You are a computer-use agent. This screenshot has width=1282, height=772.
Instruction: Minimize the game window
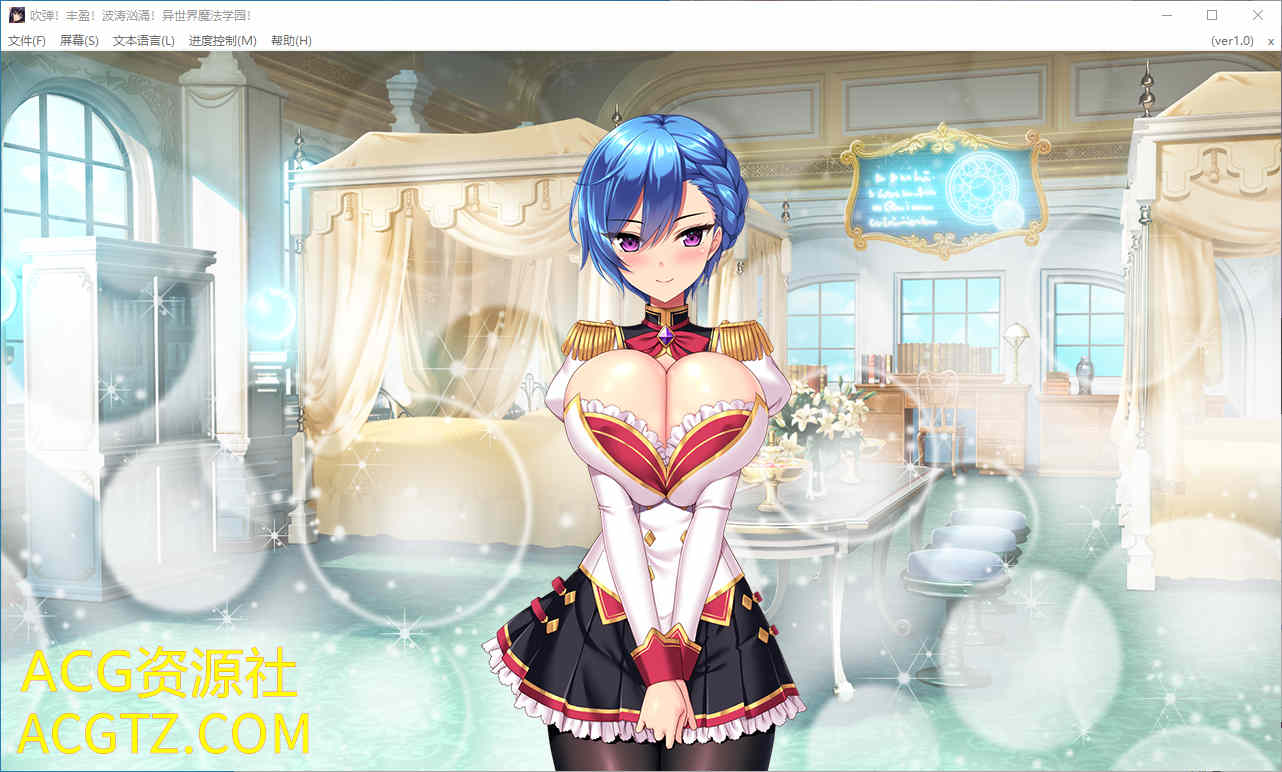(1166, 15)
